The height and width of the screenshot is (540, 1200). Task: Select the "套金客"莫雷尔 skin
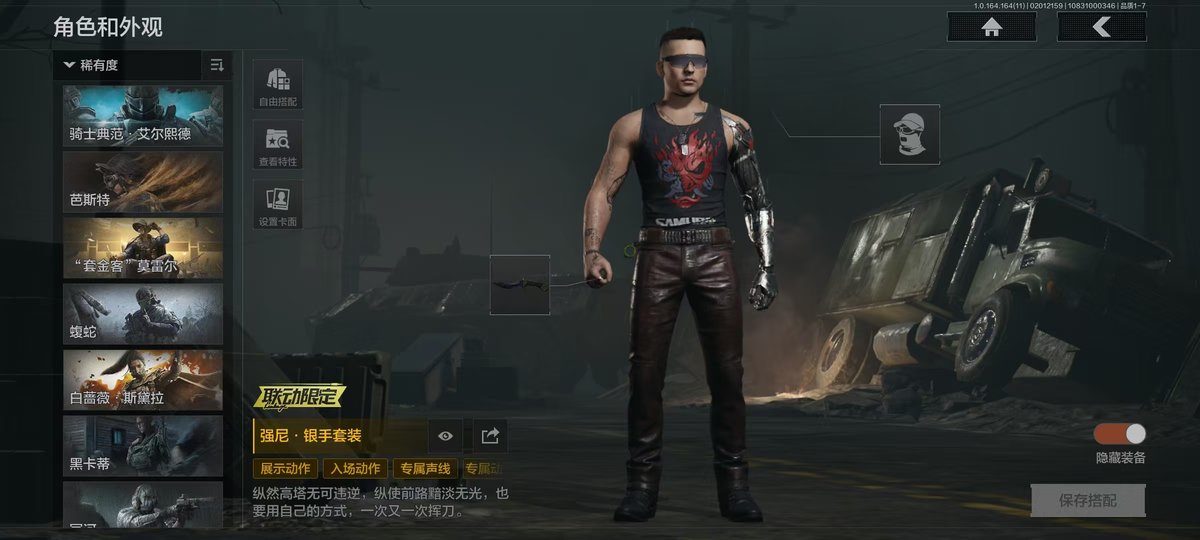click(143, 248)
